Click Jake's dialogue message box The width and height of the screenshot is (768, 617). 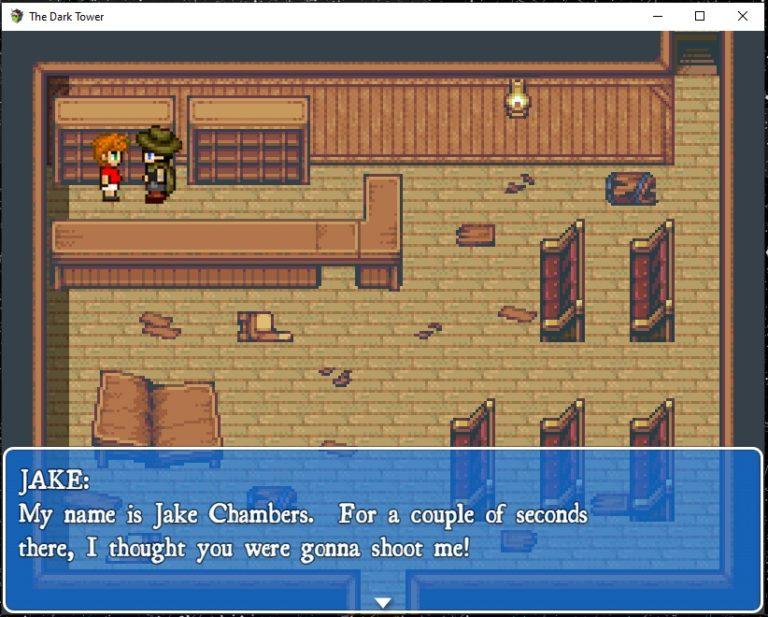click(x=383, y=528)
